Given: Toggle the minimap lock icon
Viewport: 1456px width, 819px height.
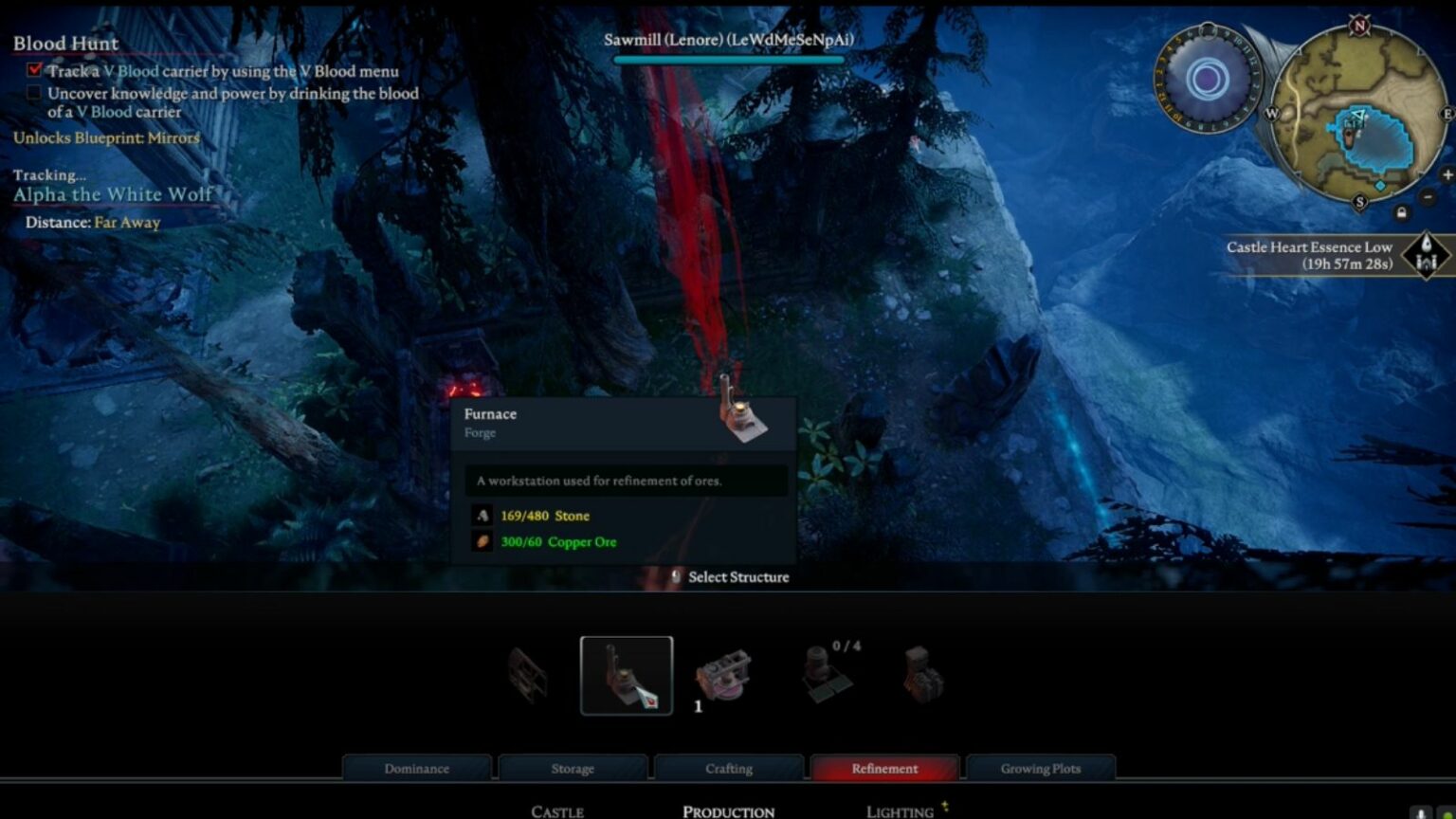Looking at the screenshot, I should [1401, 212].
